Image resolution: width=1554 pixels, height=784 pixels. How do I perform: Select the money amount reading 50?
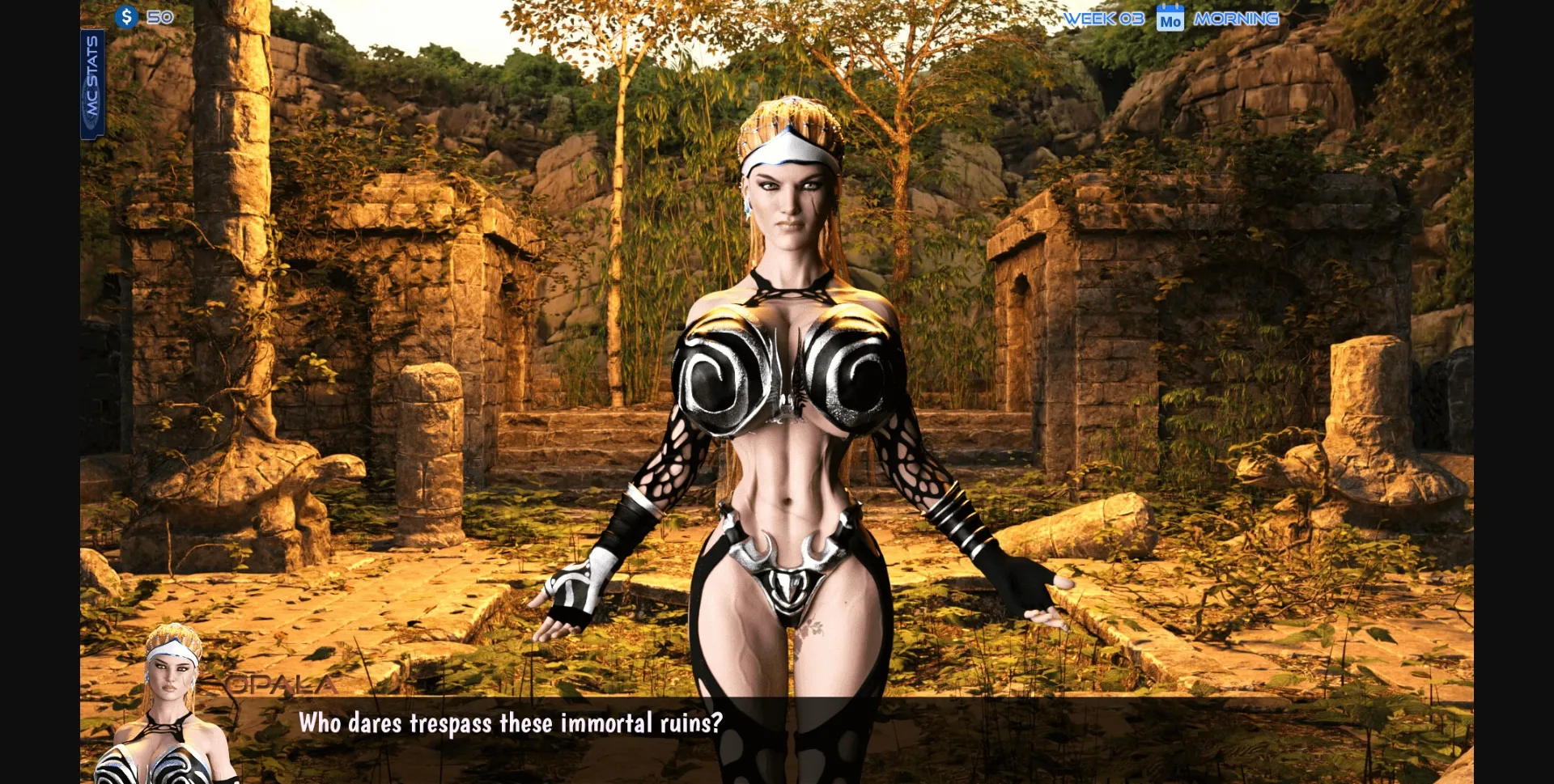click(x=162, y=16)
